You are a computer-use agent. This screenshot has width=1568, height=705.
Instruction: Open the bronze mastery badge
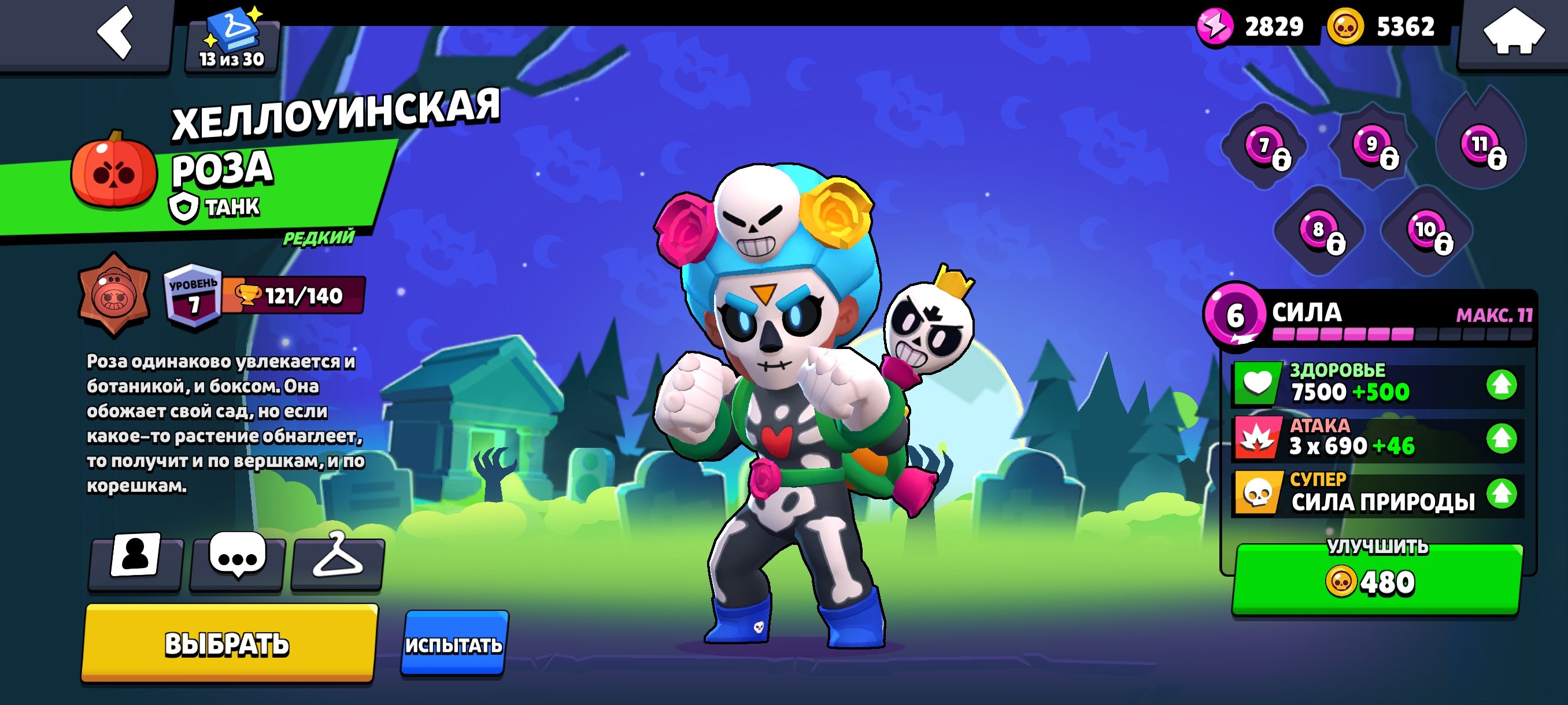(114, 295)
